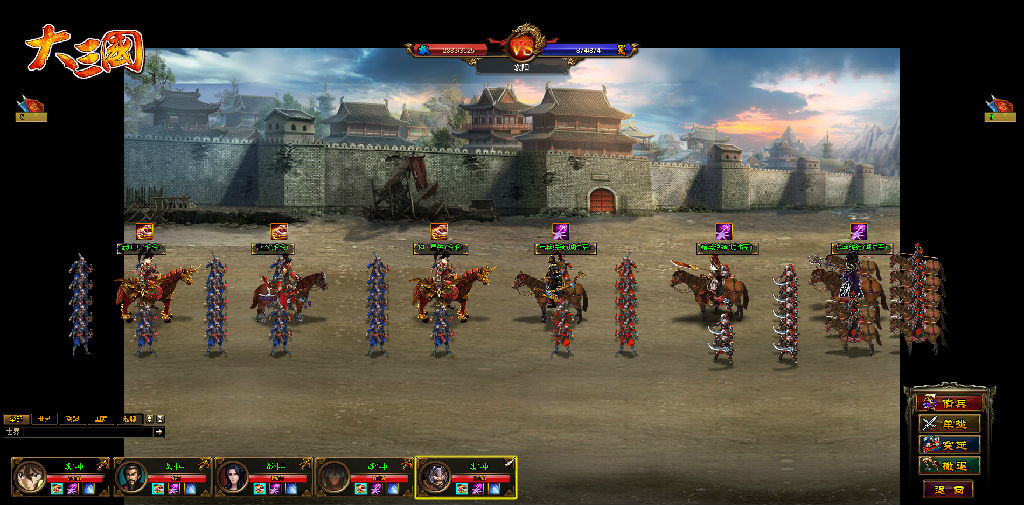1024x505 pixels.
Task: Select the brown-haired young hero portrait
Action: tap(30, 477)
